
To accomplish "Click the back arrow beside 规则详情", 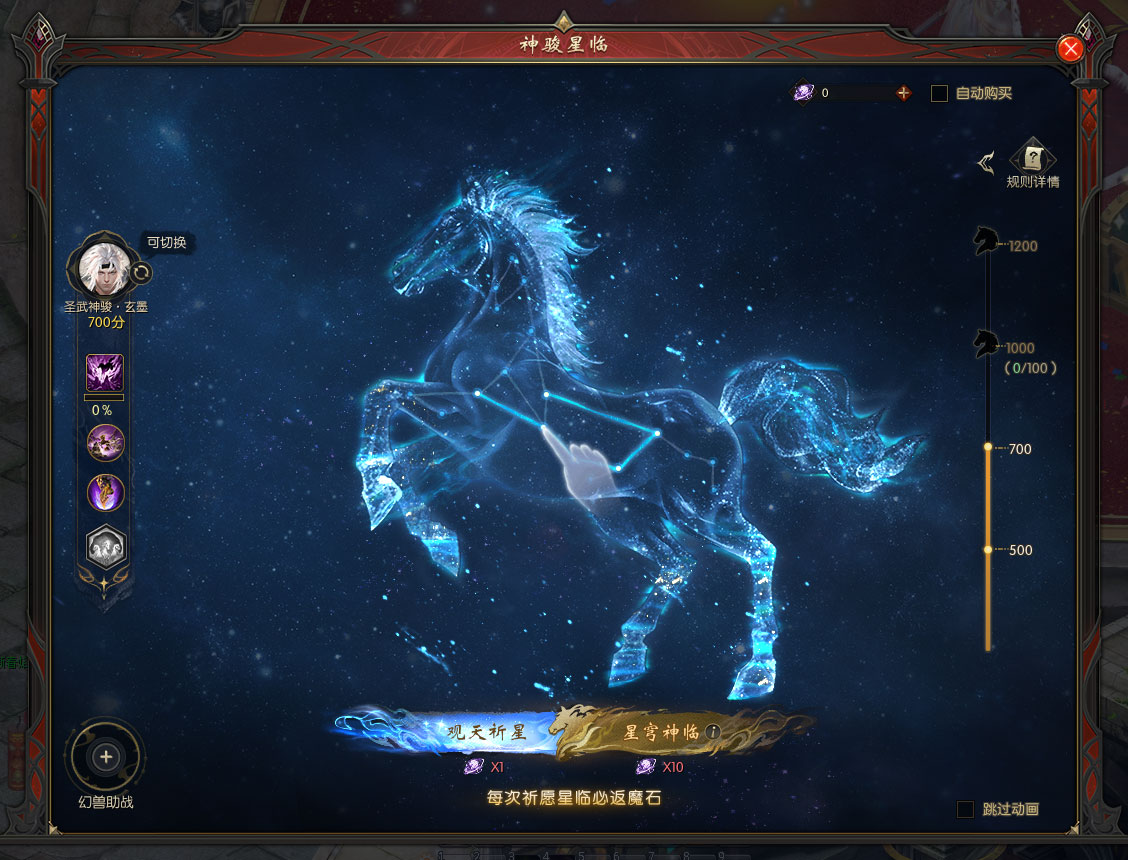I will click(x=986, y=162).
